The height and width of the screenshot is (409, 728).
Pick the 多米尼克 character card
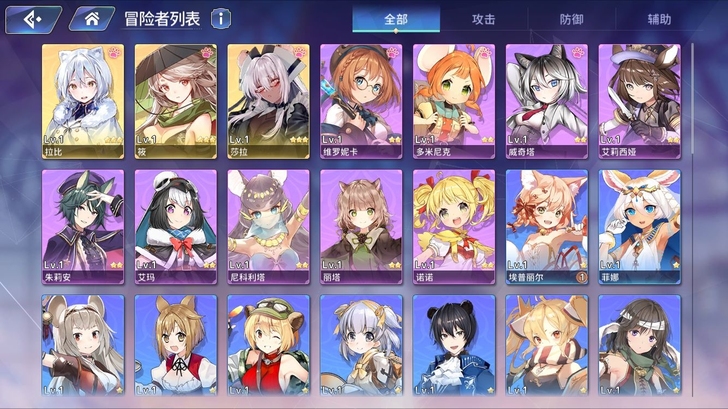pos(453,101)
